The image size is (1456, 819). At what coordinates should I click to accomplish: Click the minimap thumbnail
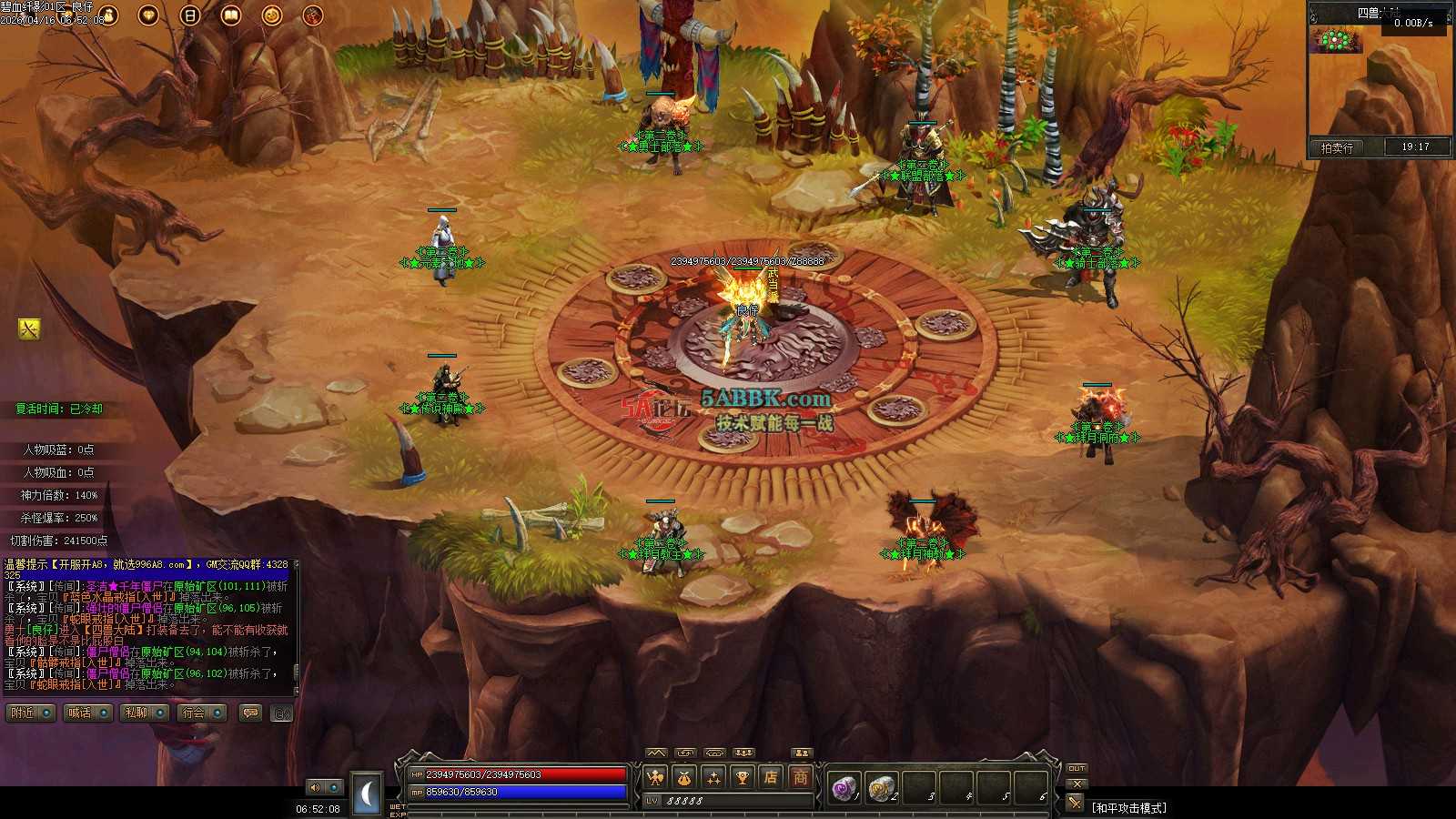point(1336,40)
